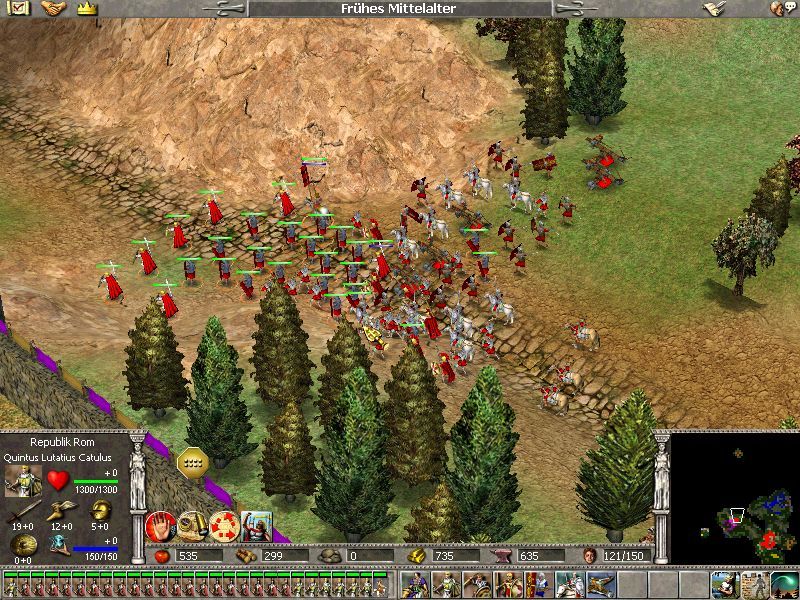Click the gold crown icon

click(x=85, y=8)
